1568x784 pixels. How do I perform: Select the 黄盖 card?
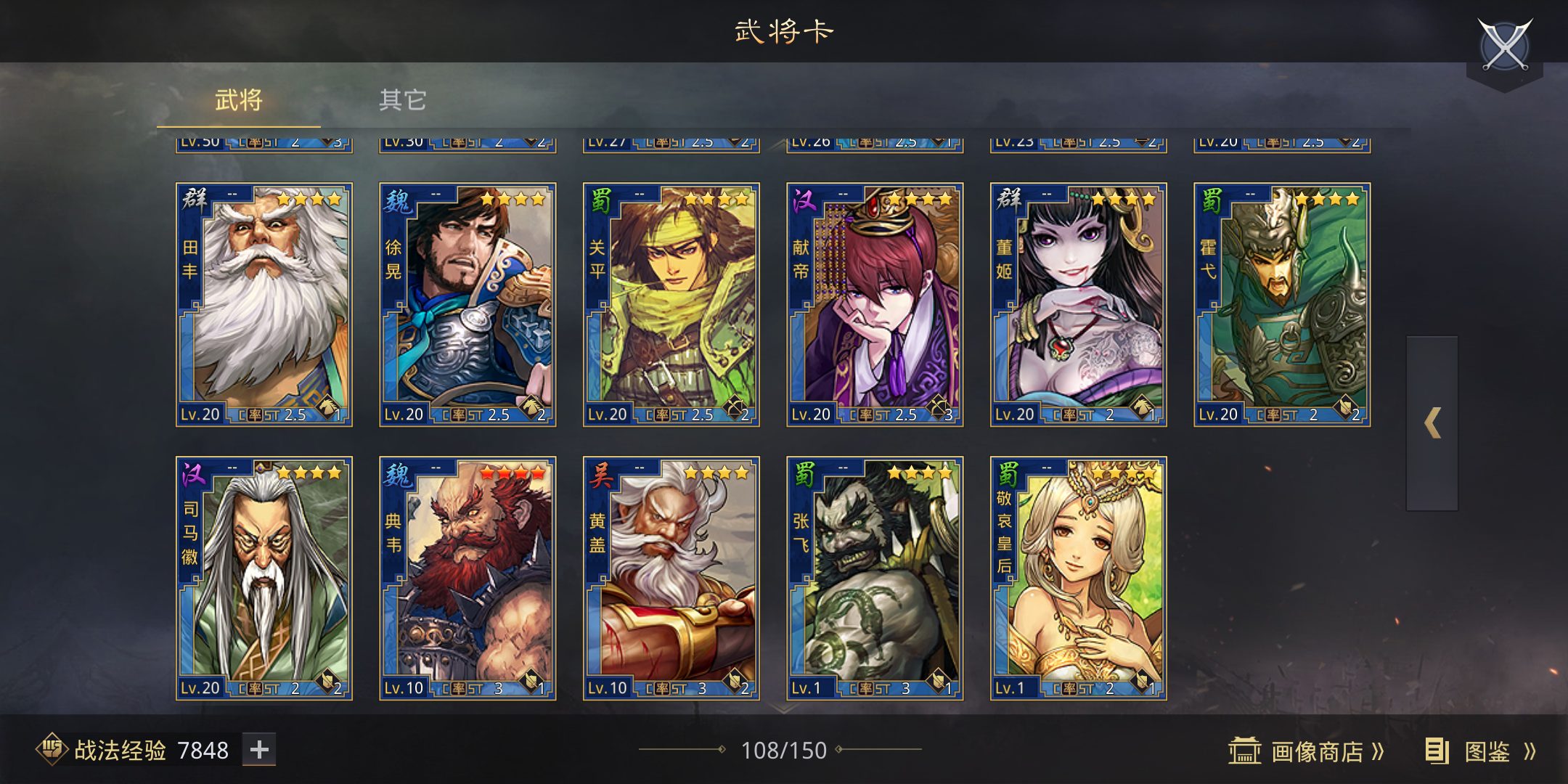pos(671,578)
